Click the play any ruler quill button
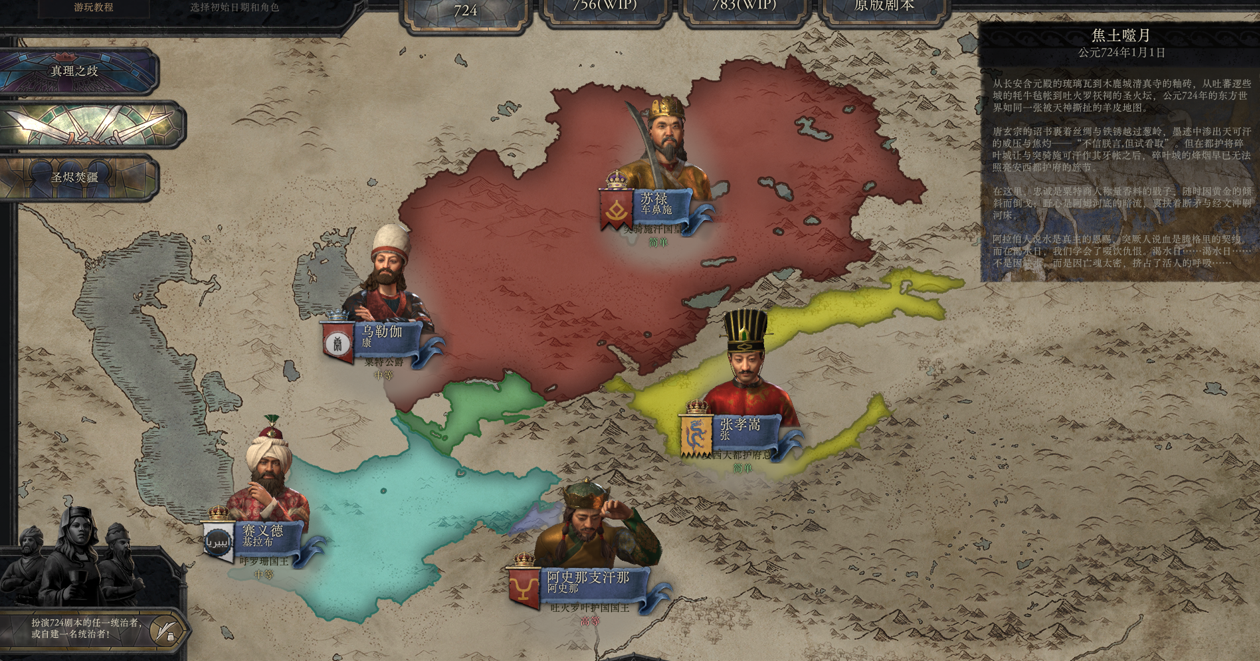This screenshot has height=661, width=1260. tap(164, 630)
